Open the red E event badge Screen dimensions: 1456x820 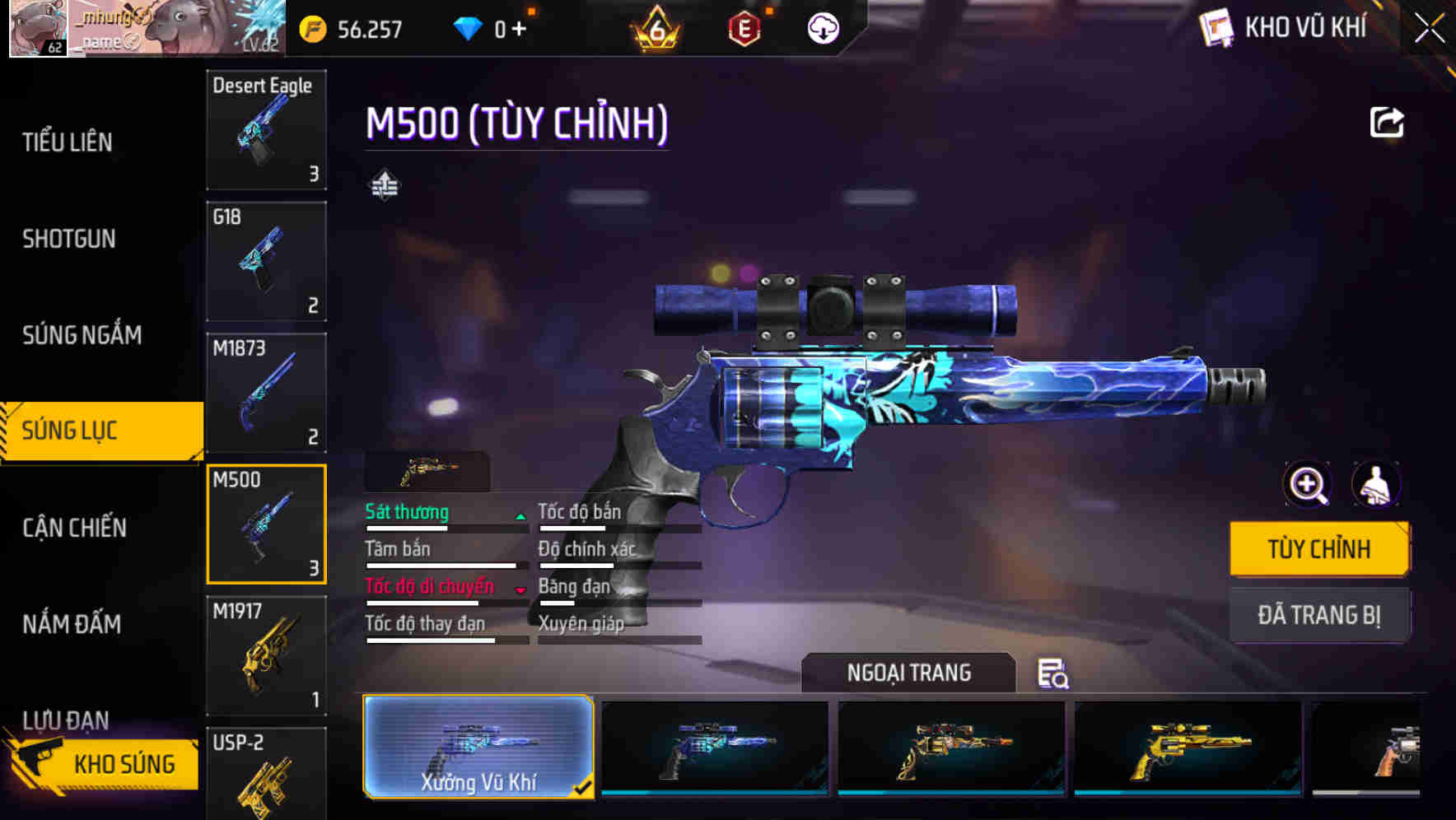click(745, 28)
